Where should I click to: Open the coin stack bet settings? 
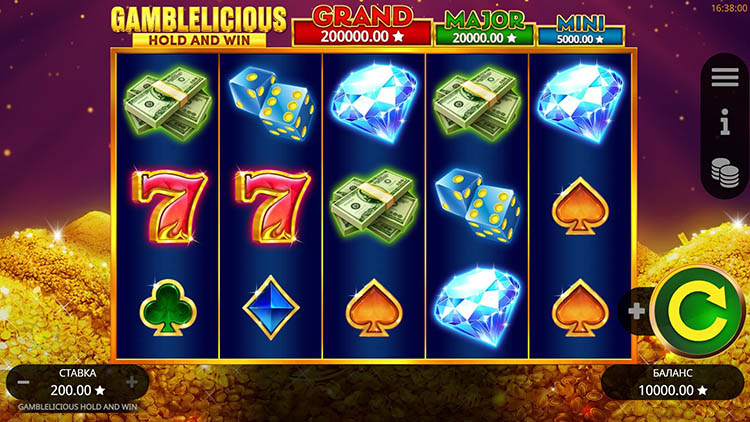pos(725,170)
